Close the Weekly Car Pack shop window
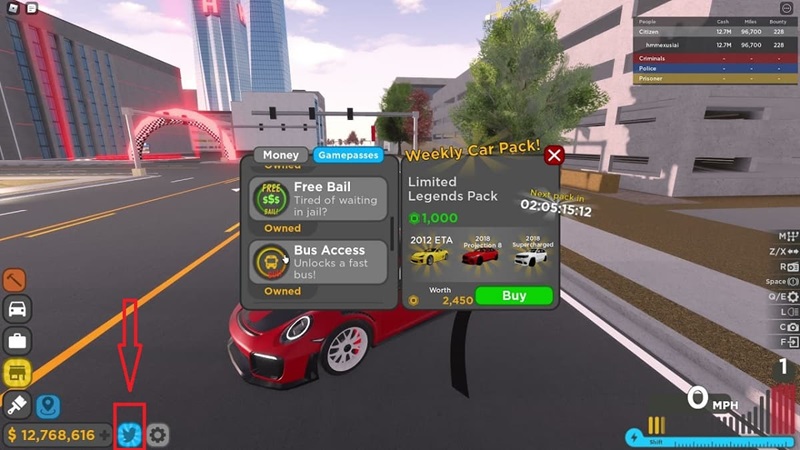The height and width of the screenshot is (450, 800). (x=554, y=155)
